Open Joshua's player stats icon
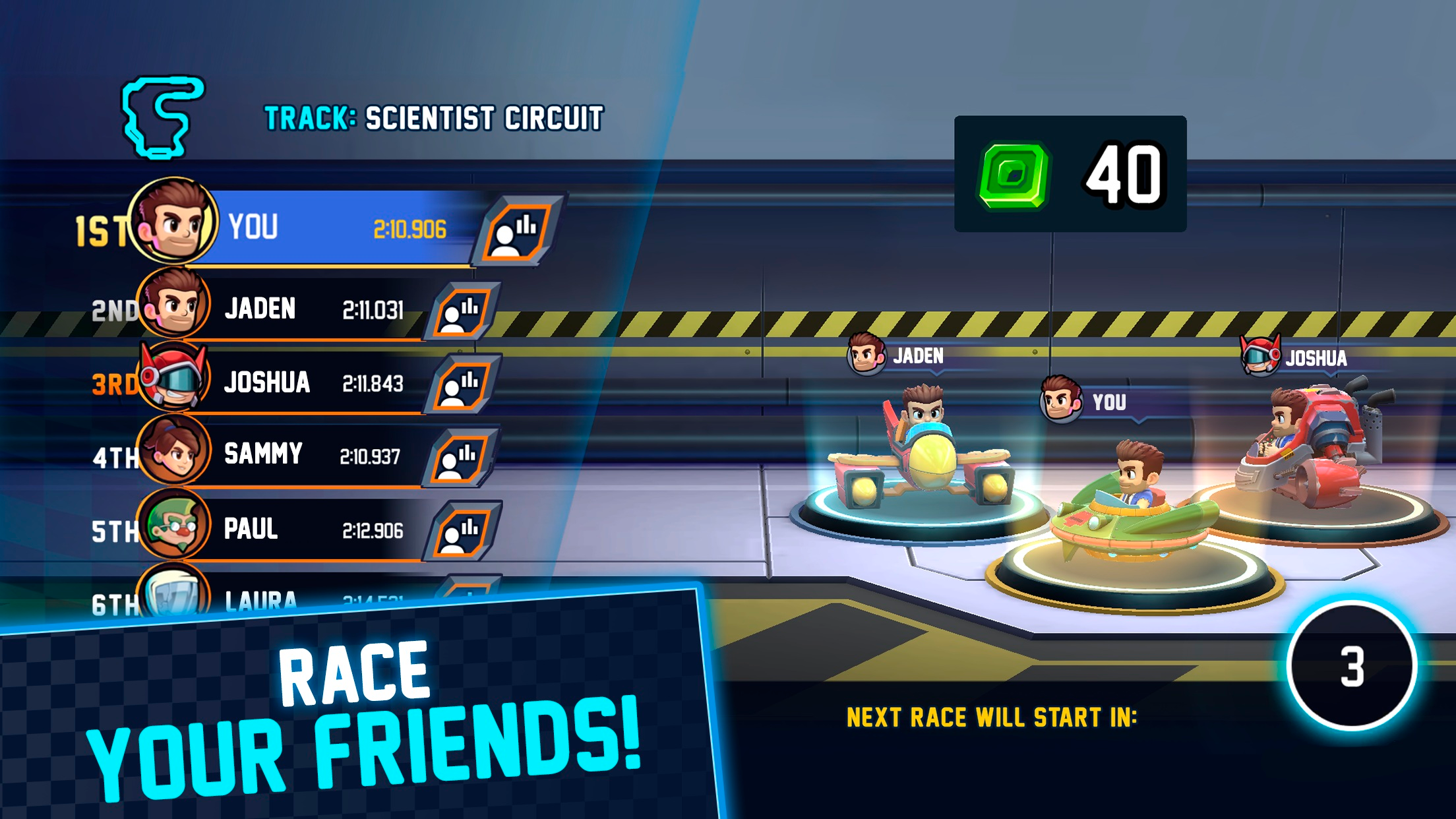 [x=462, y=384]
